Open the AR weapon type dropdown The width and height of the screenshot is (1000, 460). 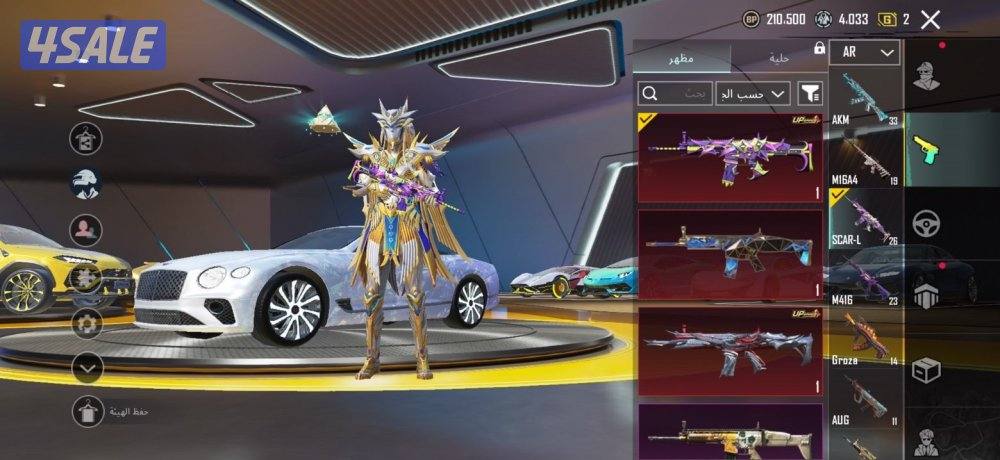(865, 52)
